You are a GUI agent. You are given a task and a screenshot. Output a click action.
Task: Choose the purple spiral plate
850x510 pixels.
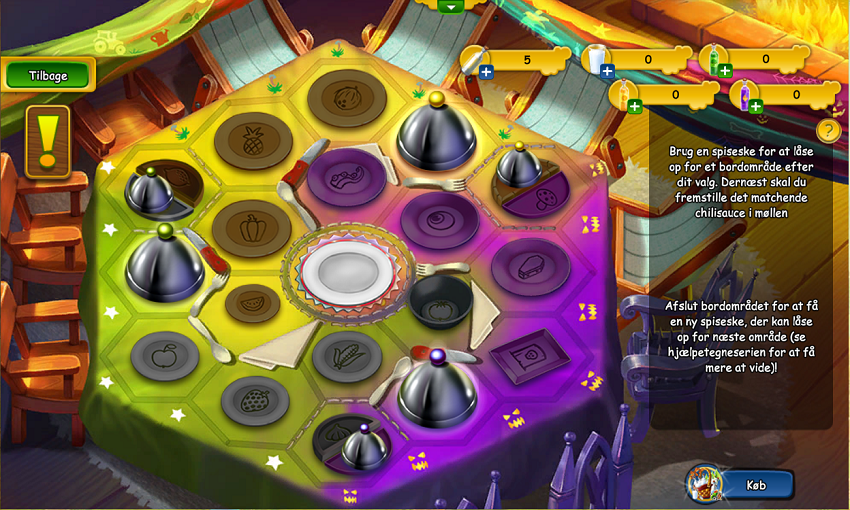point(440,220)
